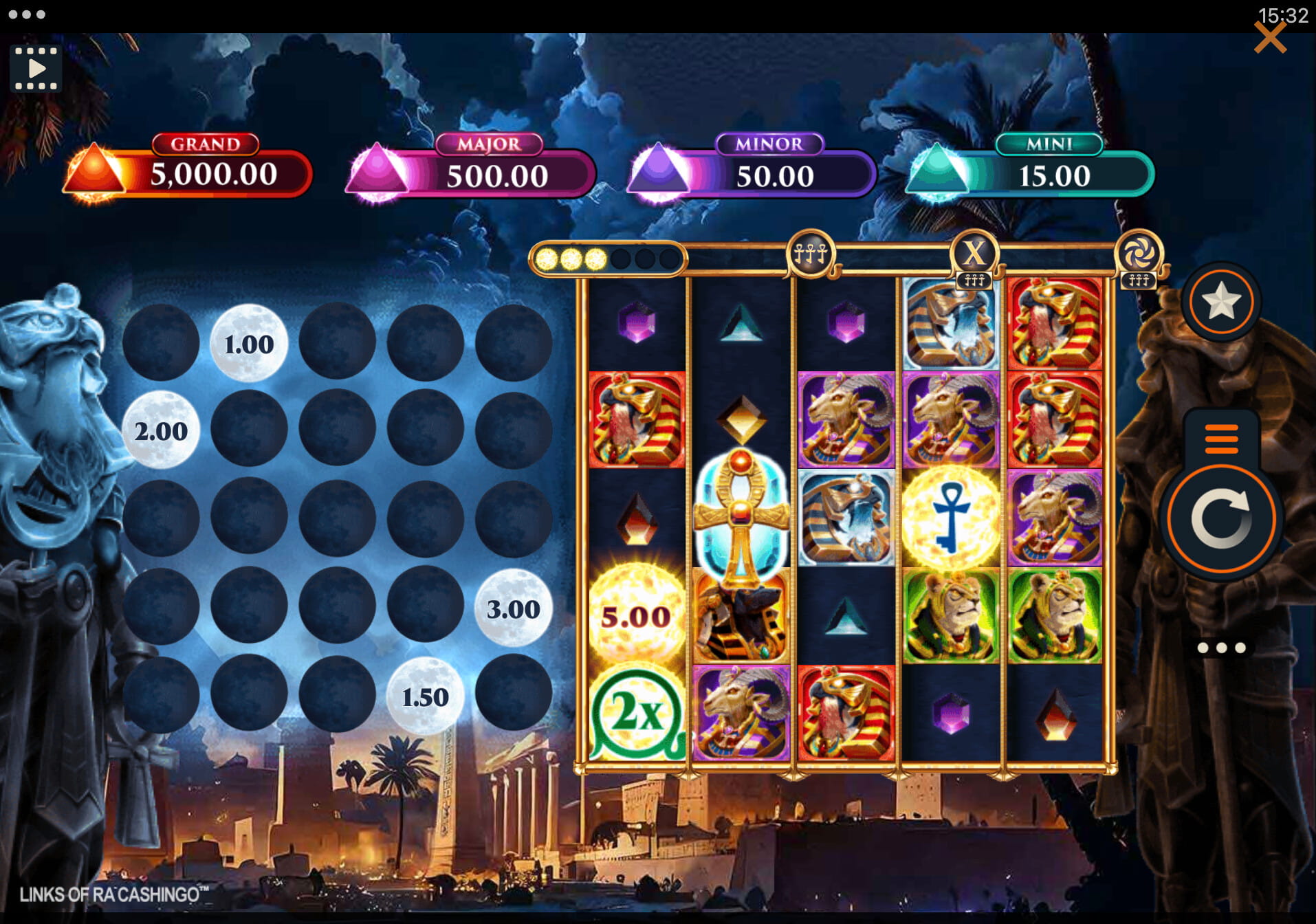Viewport: 1316px width, 924px height.
Task: Spin the reels with the circular arrow button
Action: point(1221,519)
